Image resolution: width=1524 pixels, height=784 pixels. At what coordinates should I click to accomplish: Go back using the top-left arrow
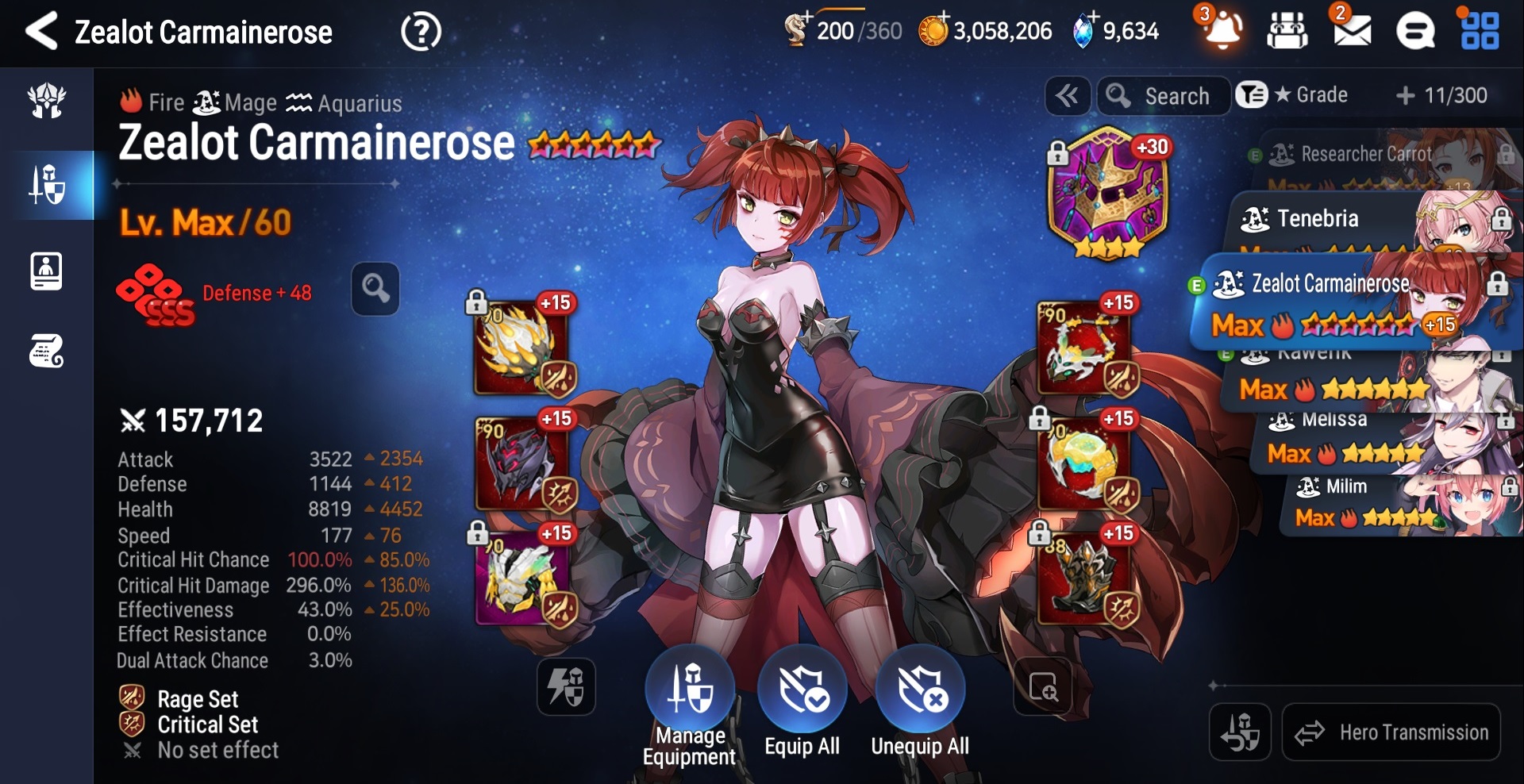click(x=41, y=32)
